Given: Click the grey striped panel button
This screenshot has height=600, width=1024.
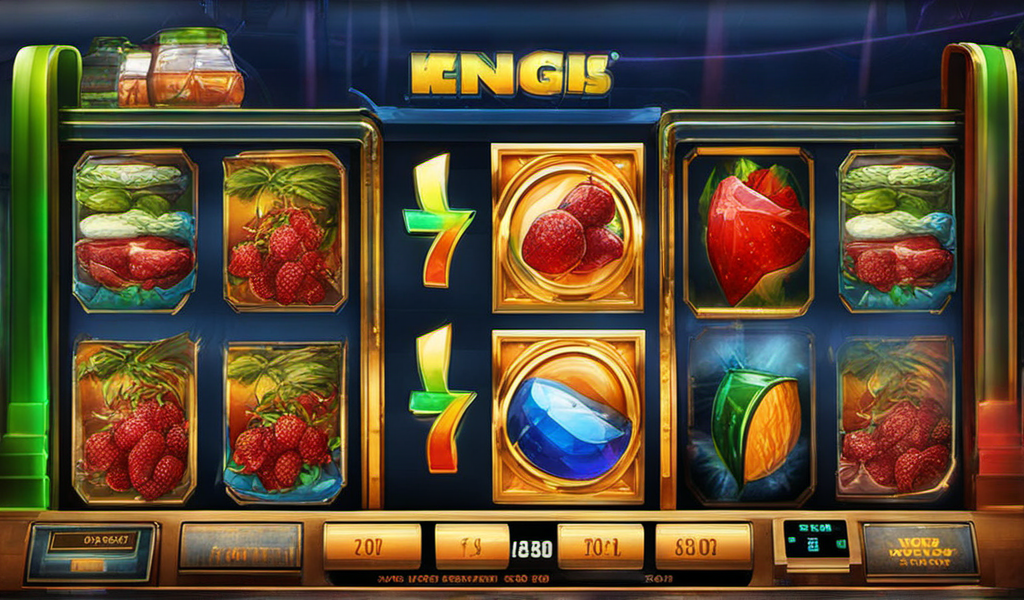Looking at the screenshot, I should click(x=240, y=547).
